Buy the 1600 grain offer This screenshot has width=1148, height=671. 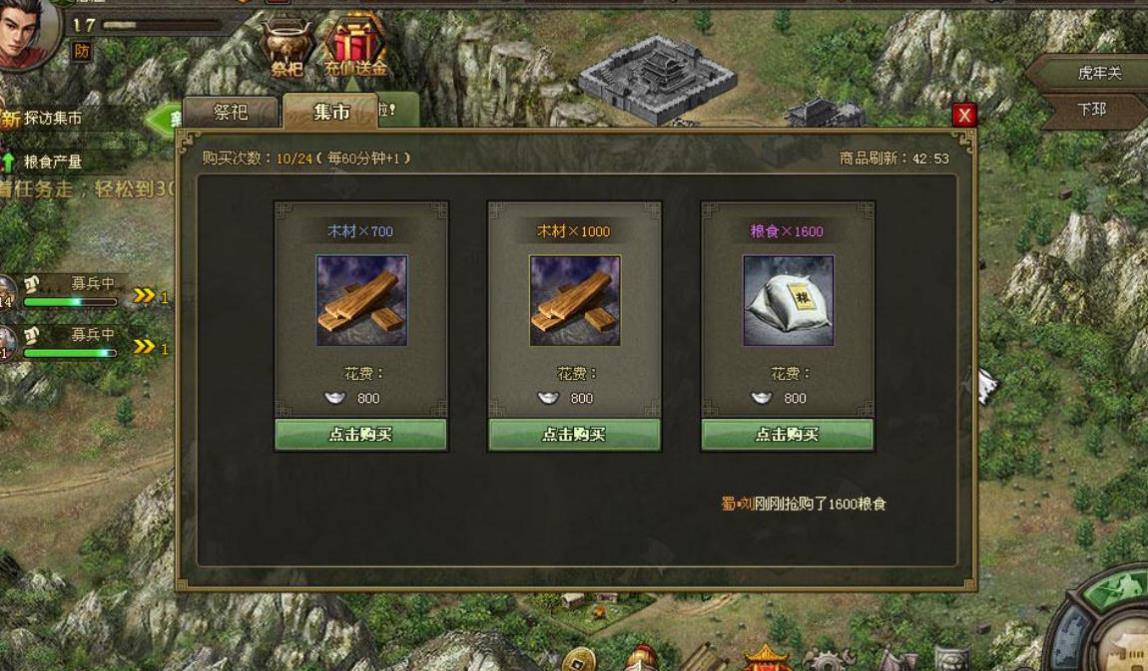787,434
